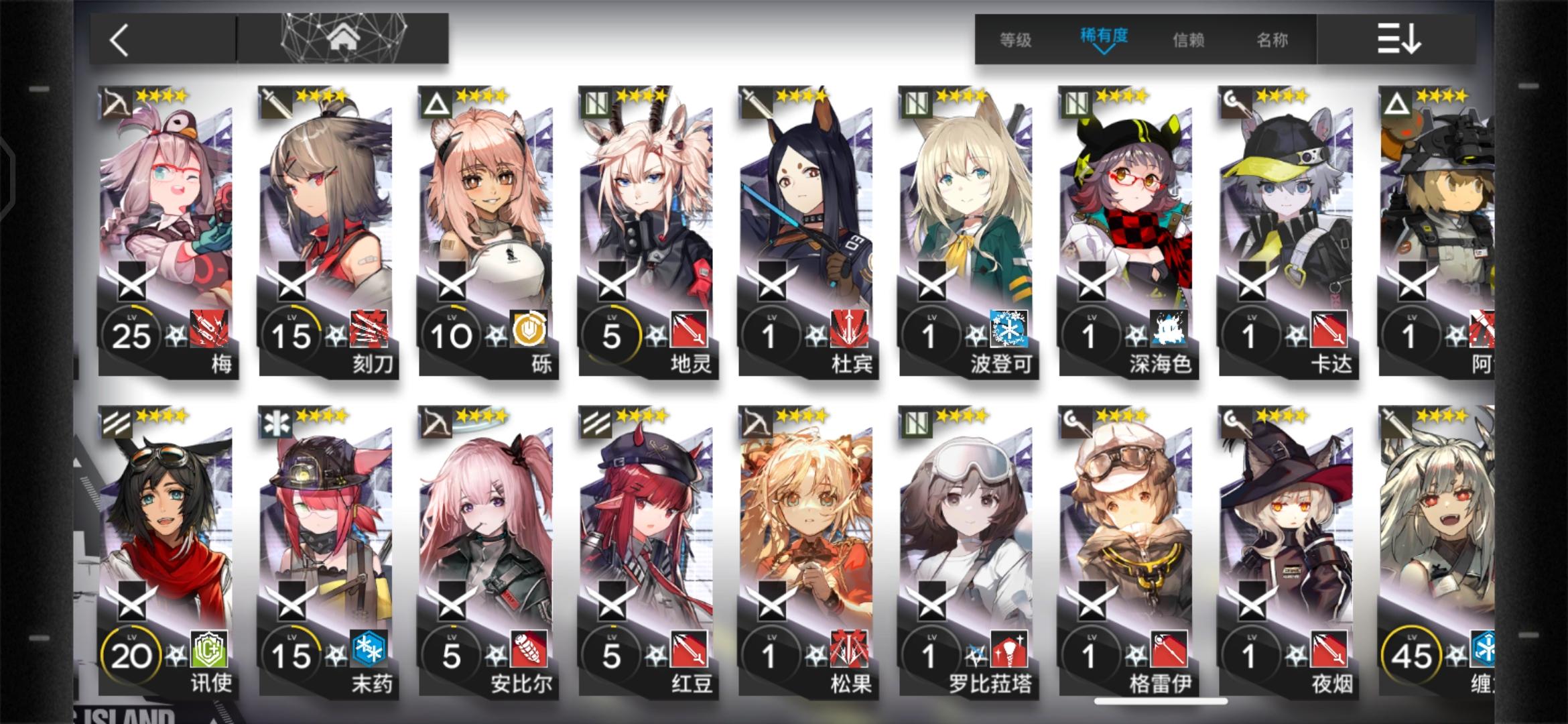The width and height of the screenshot is (1568, 724).
Task: Open the home screen via the home icon
Action: [345, 37]
